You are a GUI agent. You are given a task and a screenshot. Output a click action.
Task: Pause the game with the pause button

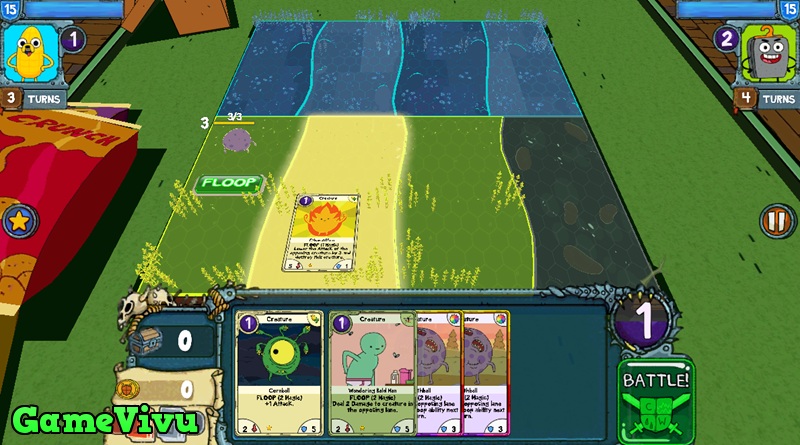774,220
